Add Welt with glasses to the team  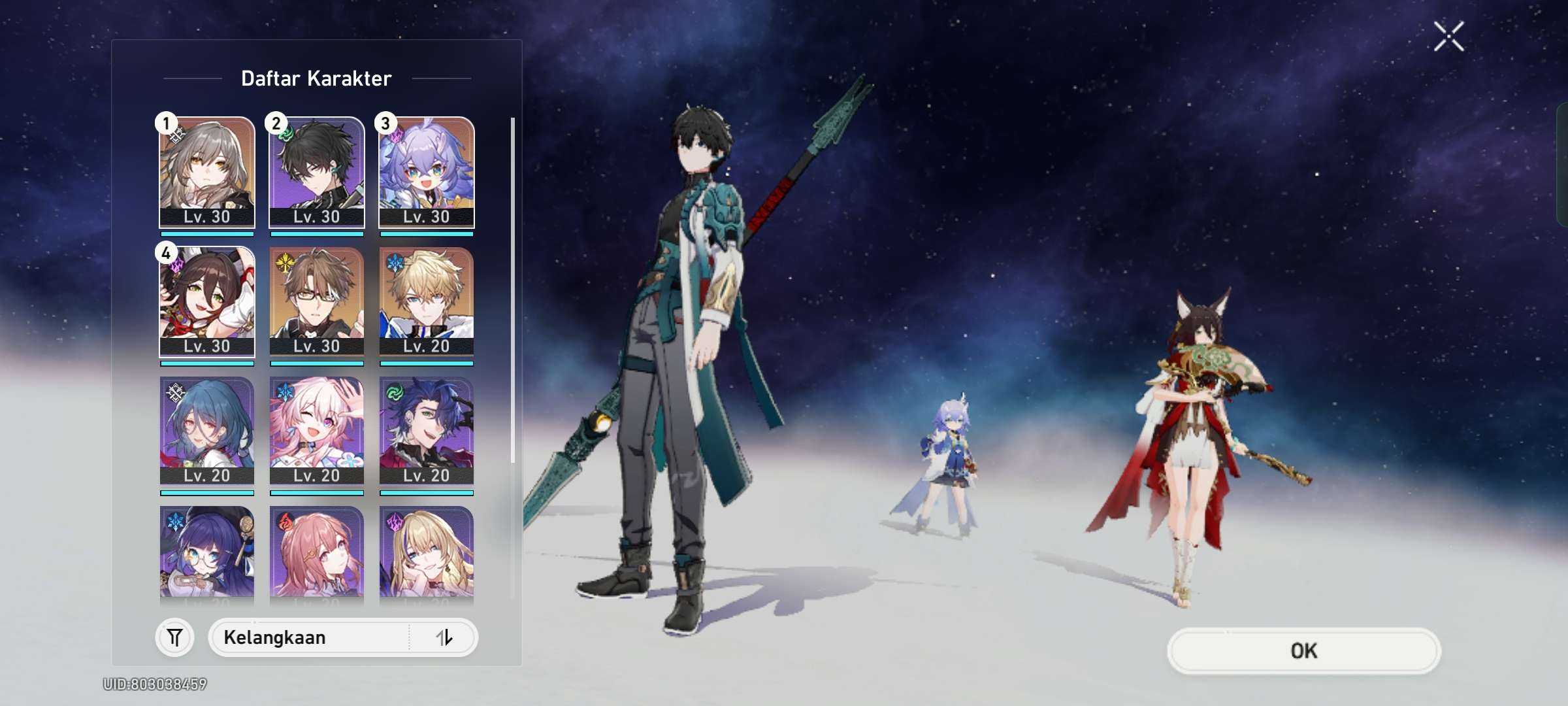click(x=317, y=301)
